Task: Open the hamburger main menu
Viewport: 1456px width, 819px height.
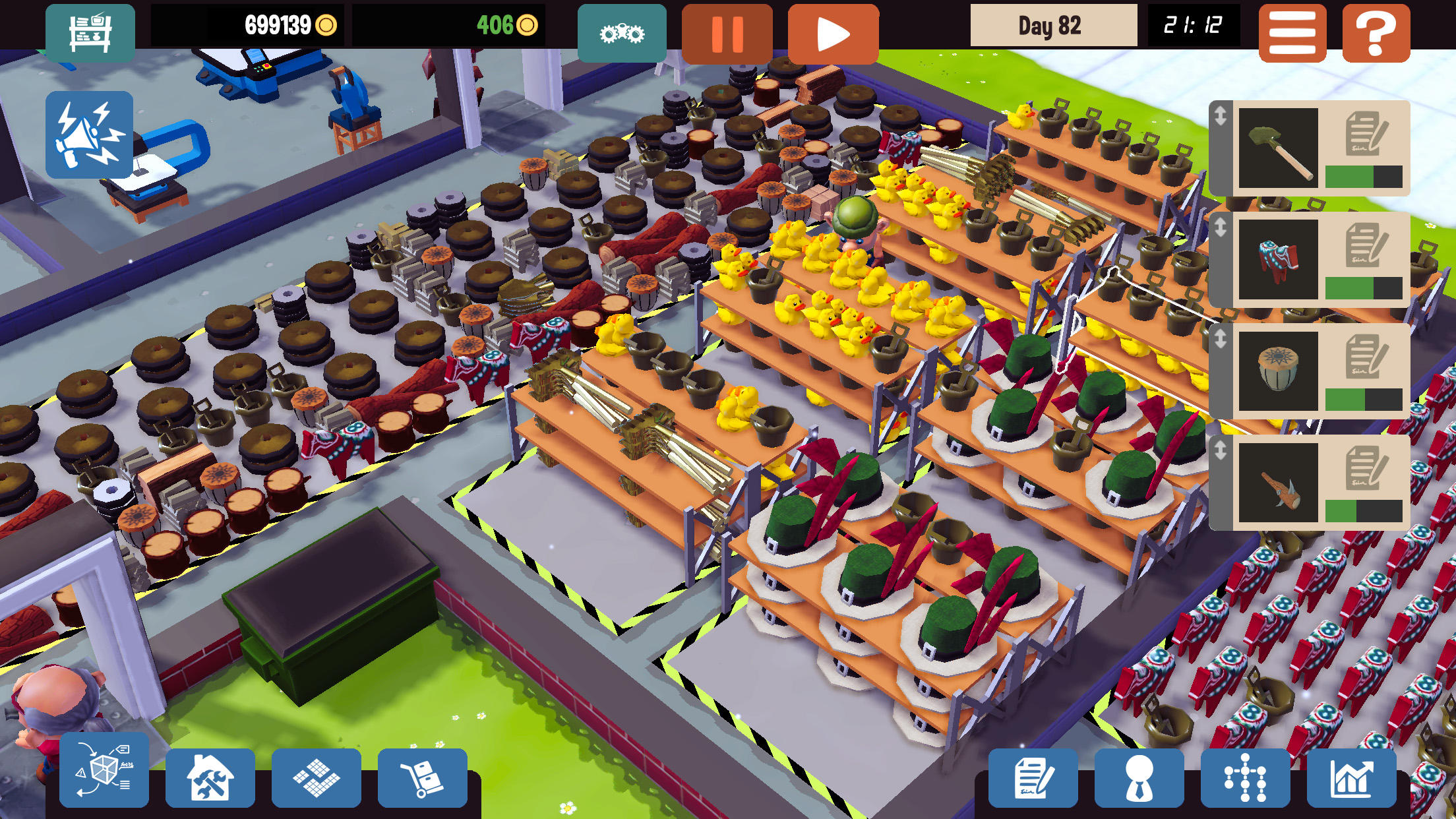Action: 1291,31
